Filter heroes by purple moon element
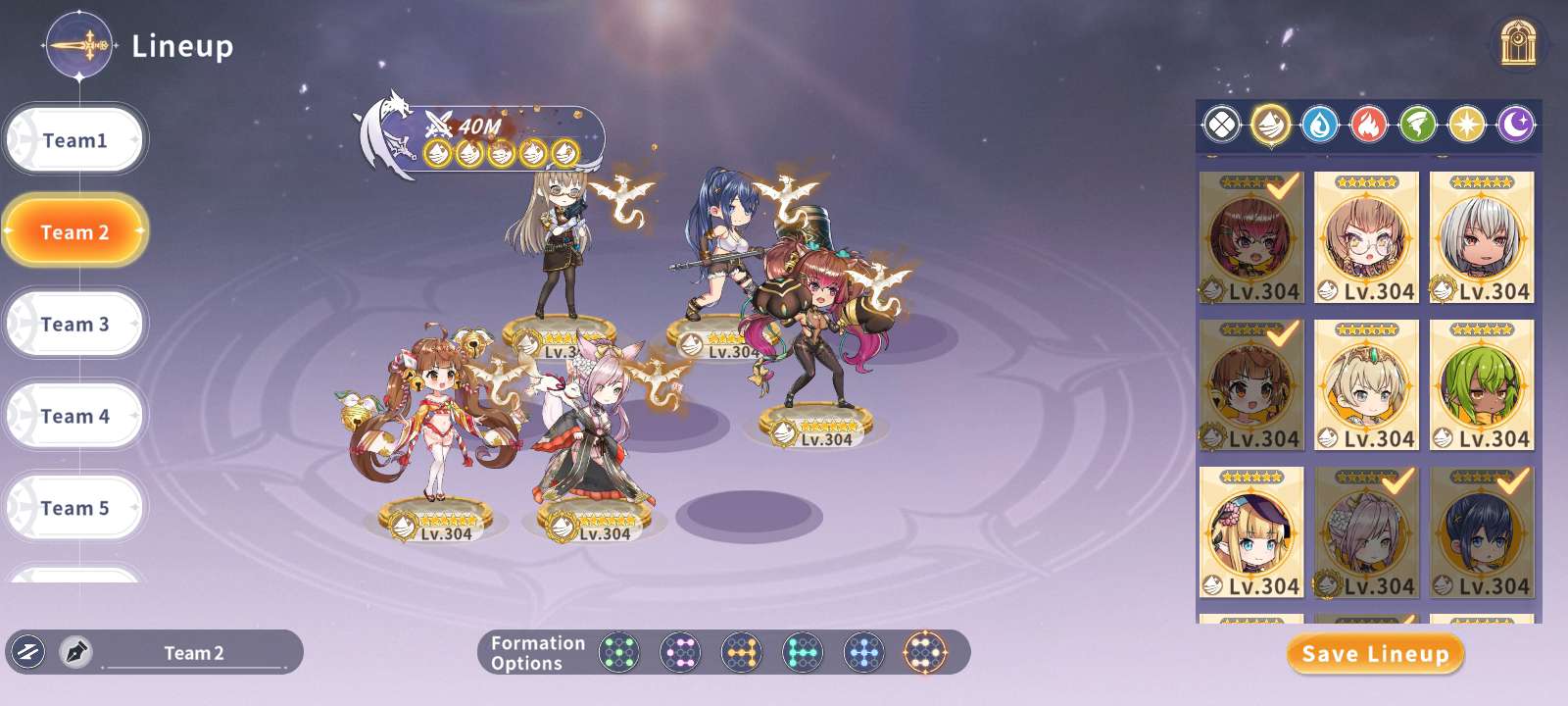The height and width of the screenshot is (706, 1568). pos(1516,126)
